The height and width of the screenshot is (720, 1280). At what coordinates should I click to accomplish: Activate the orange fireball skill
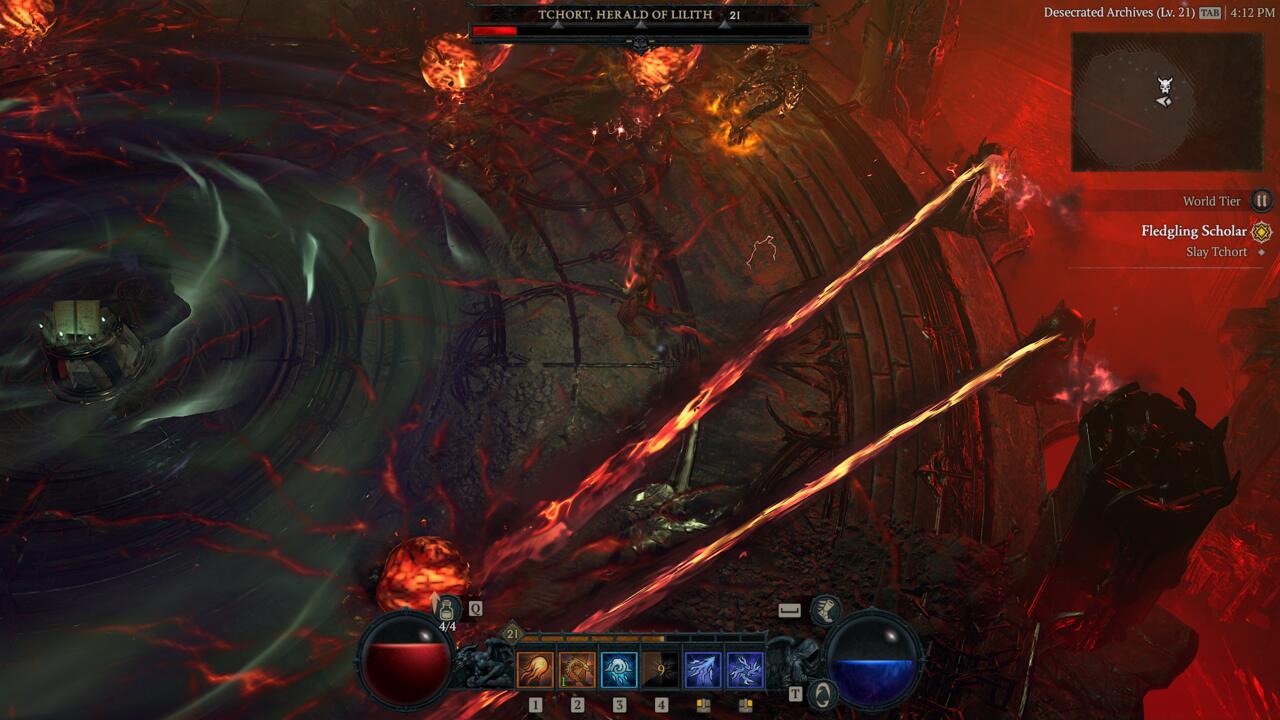click(535, 670)
